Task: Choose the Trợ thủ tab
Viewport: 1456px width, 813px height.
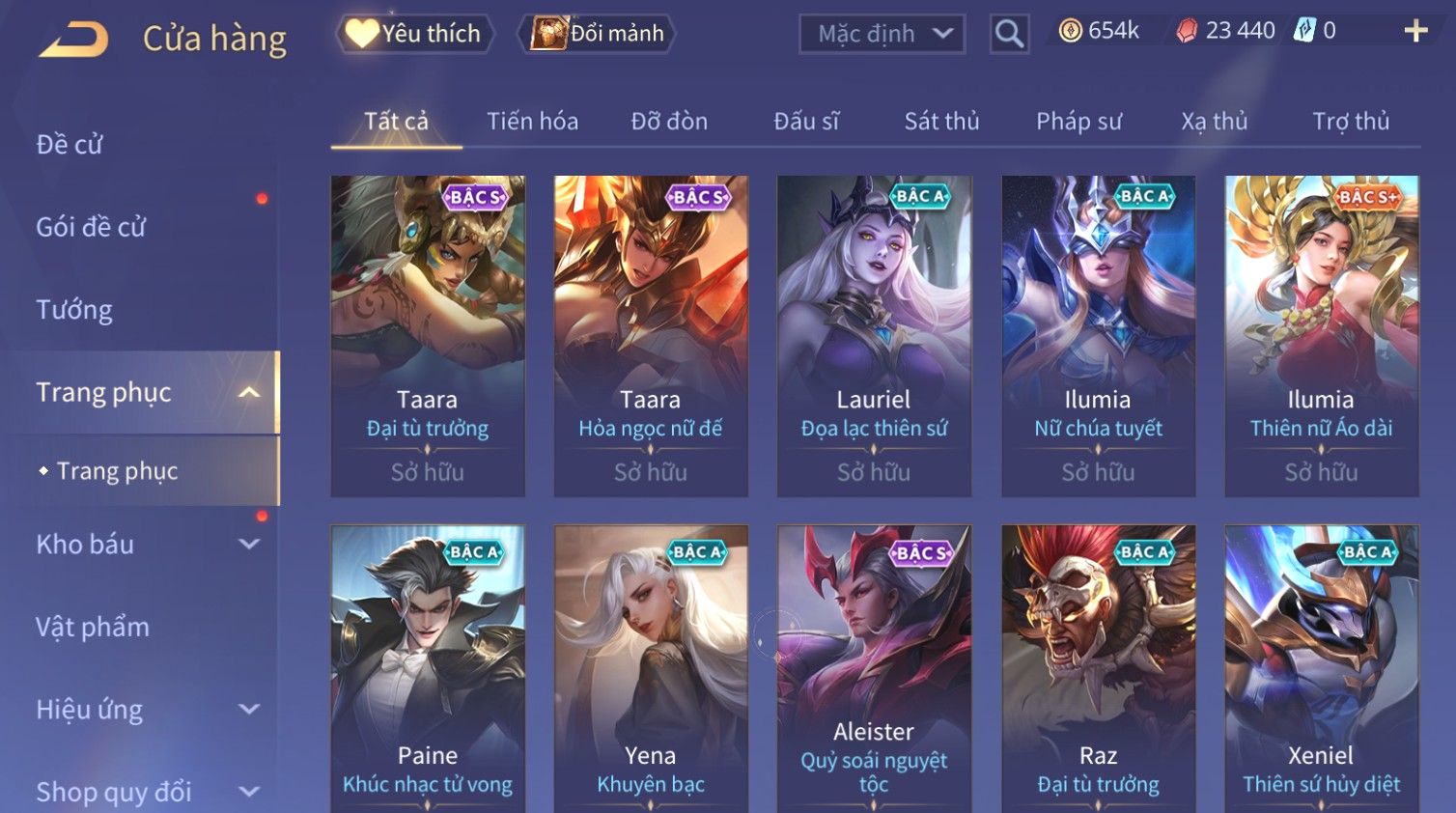Action: (1350, 122)
